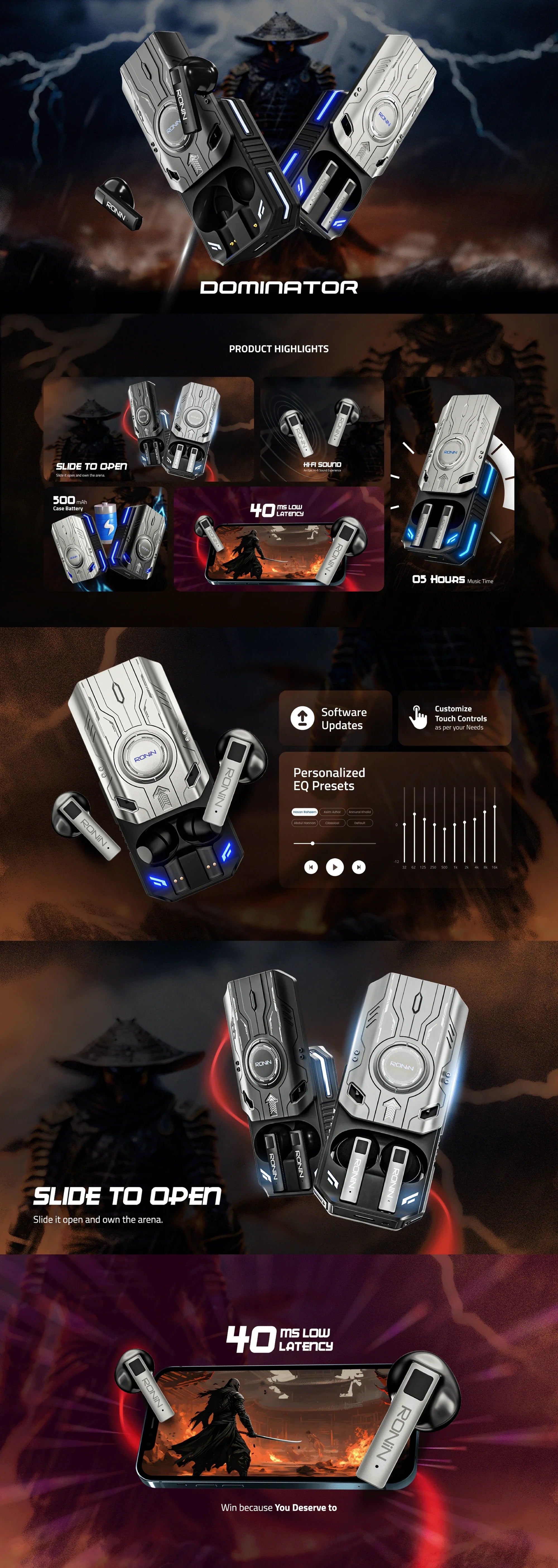Viewport: 558px width, 1568px height.
Task: Select the Hasan Raheem EQ preset
Action: [305, 811]
